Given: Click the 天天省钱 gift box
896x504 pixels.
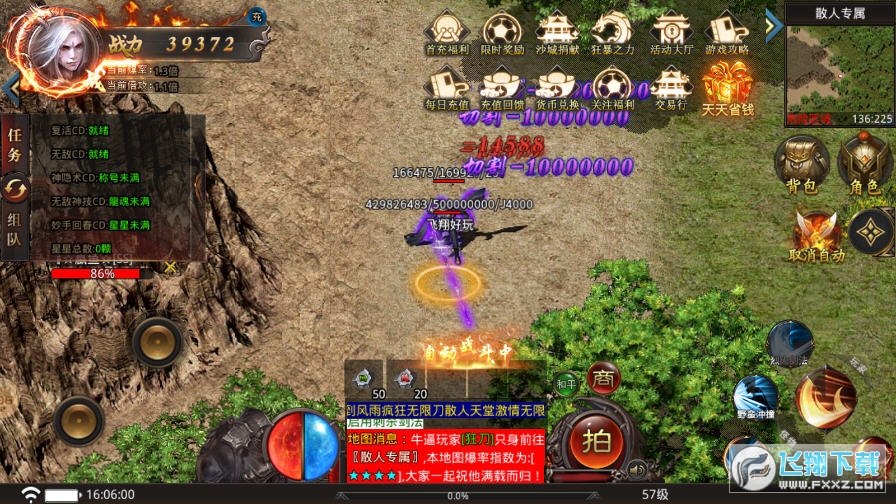Looking at the screenshot, I should coord(727,88).
